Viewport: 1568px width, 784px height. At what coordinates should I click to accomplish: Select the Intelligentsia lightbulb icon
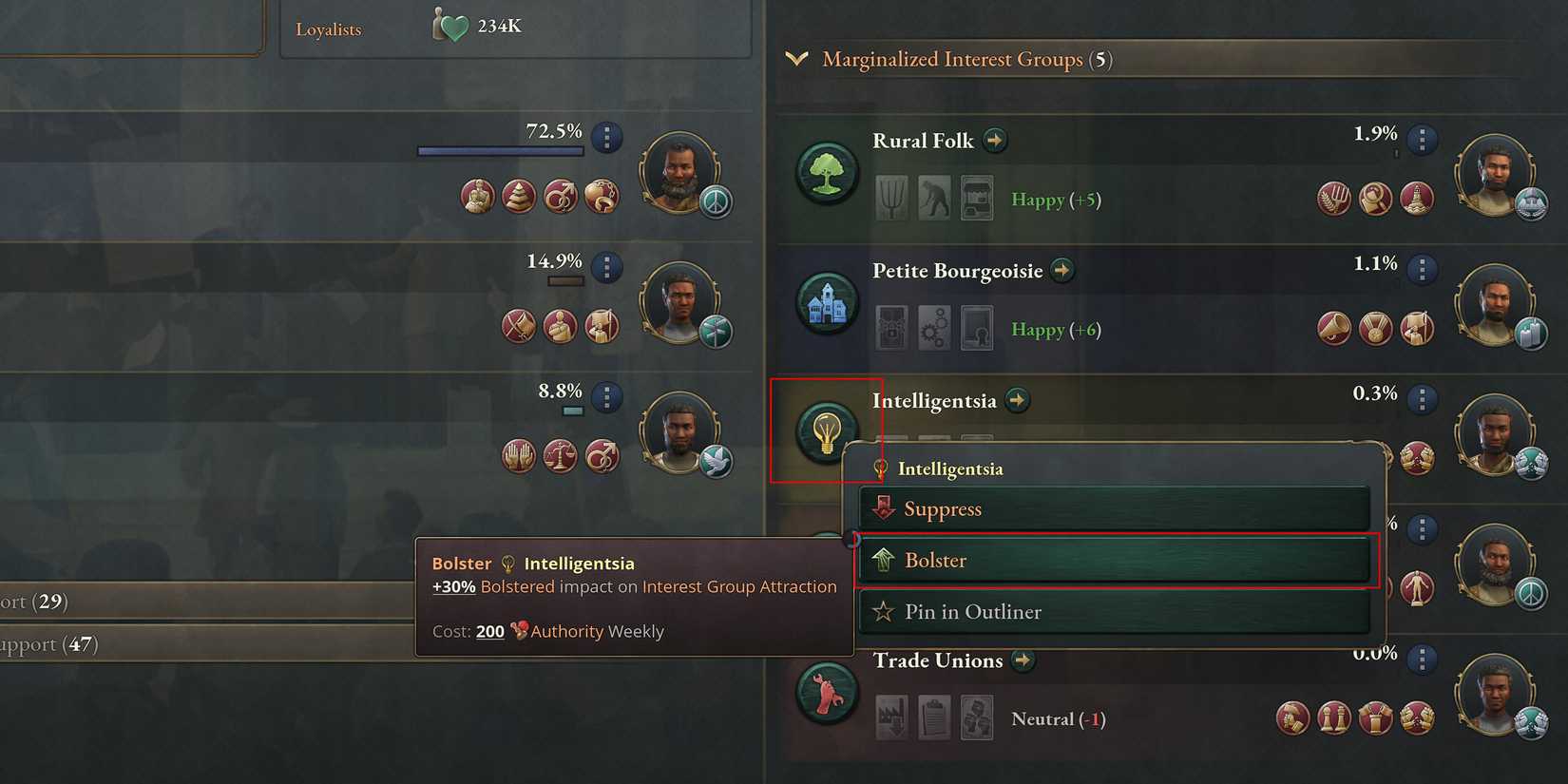[826, 430]
